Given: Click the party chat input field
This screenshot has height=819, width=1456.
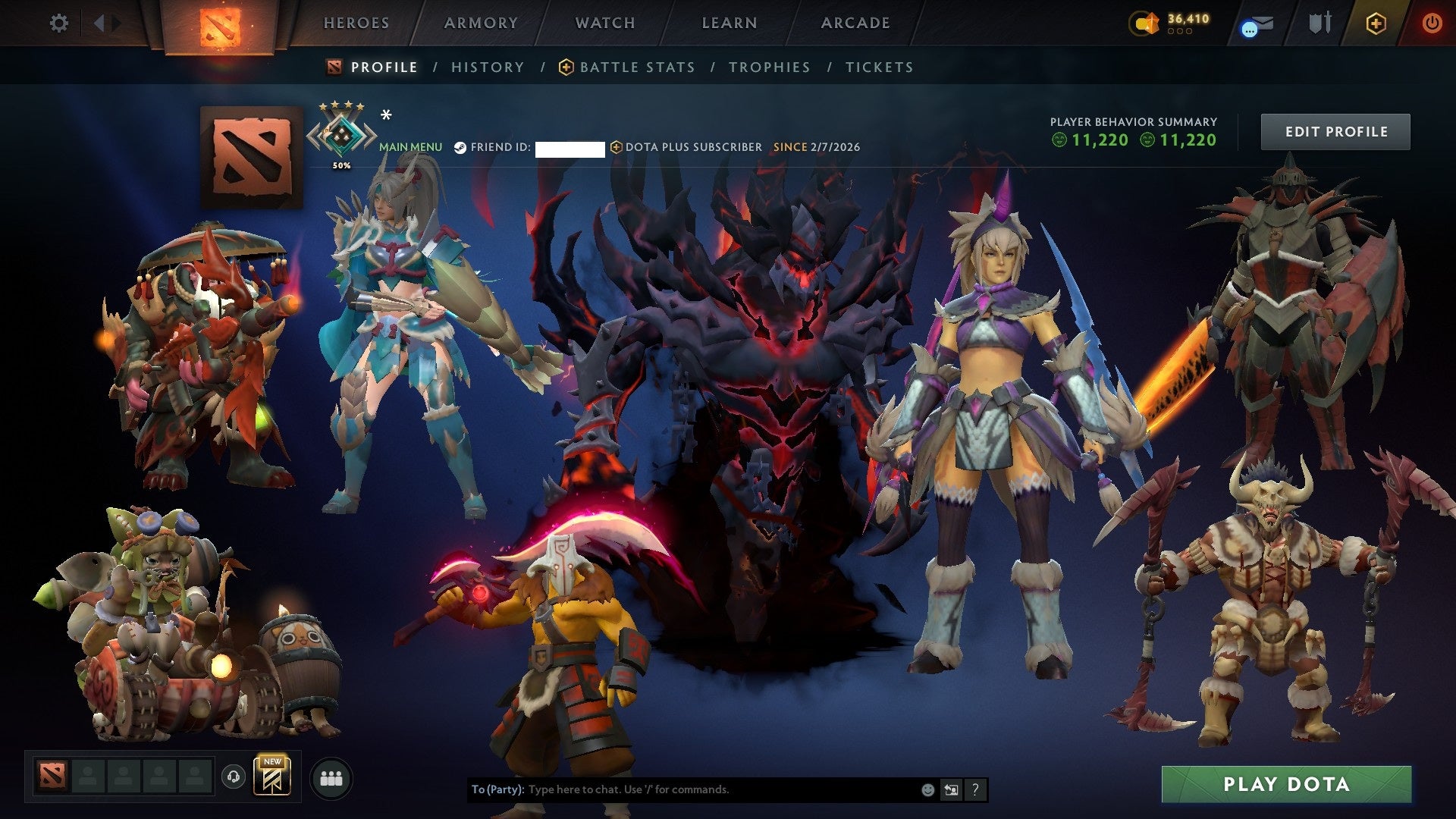Looking at the screenshot, I should [x=682, y=789].
